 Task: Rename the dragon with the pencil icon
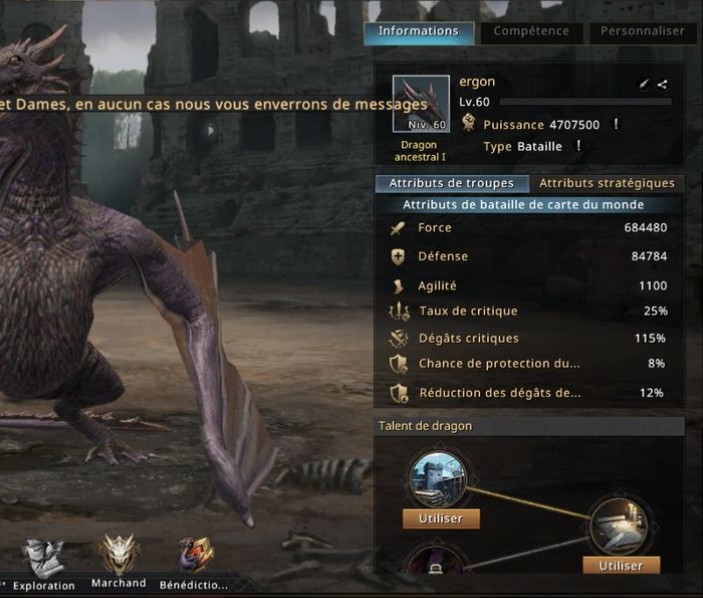tap(645, 85)
